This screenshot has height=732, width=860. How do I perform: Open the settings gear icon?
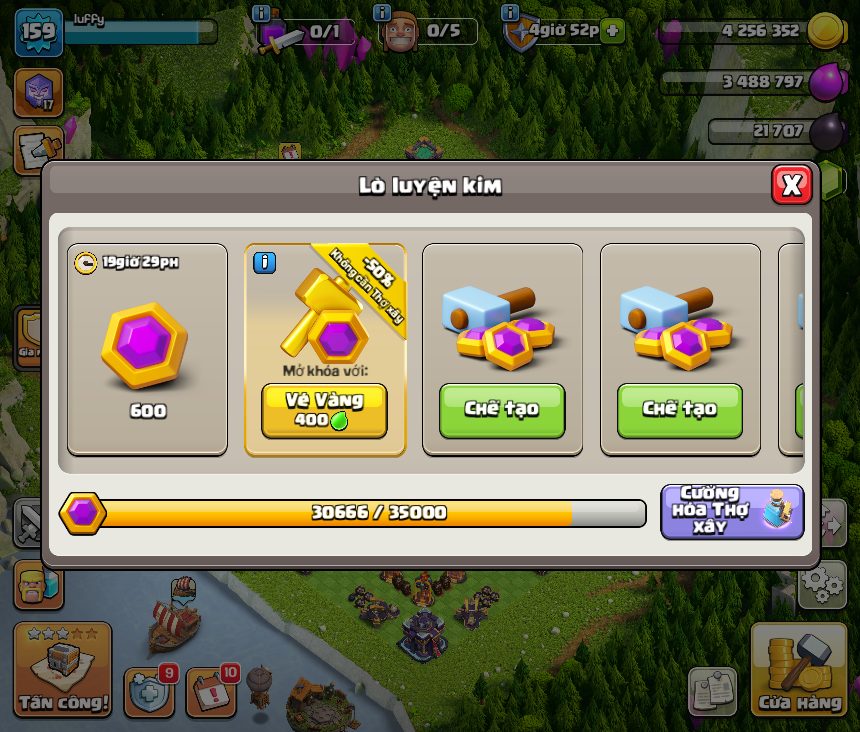[x=824, y=583]
